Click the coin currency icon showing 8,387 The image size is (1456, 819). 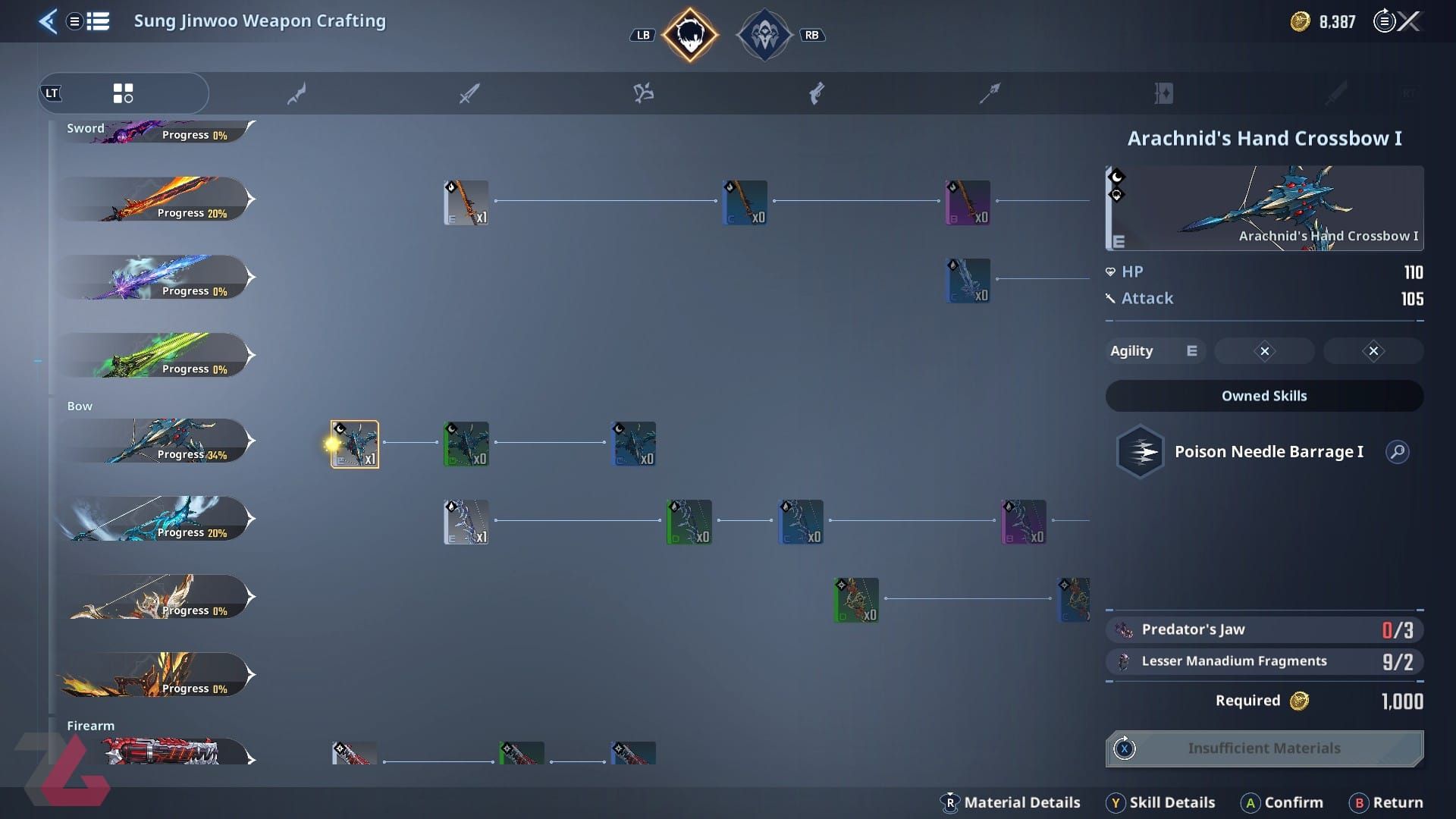point(1298,21)
